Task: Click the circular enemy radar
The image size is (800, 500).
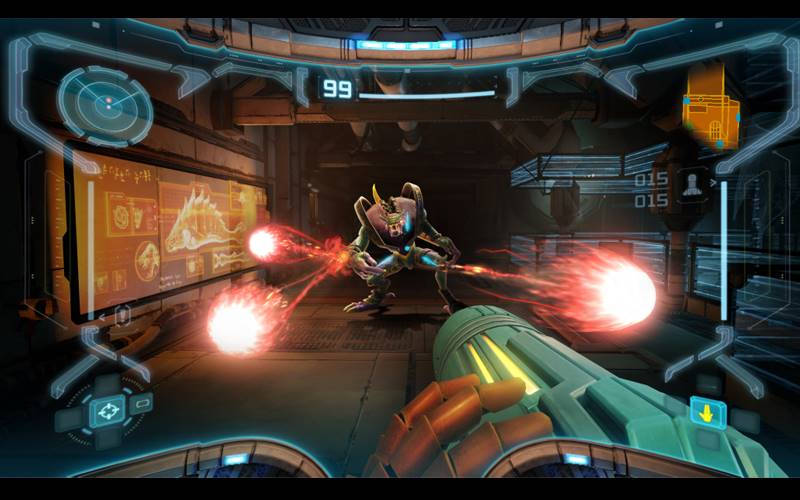Action: [104, 103]
